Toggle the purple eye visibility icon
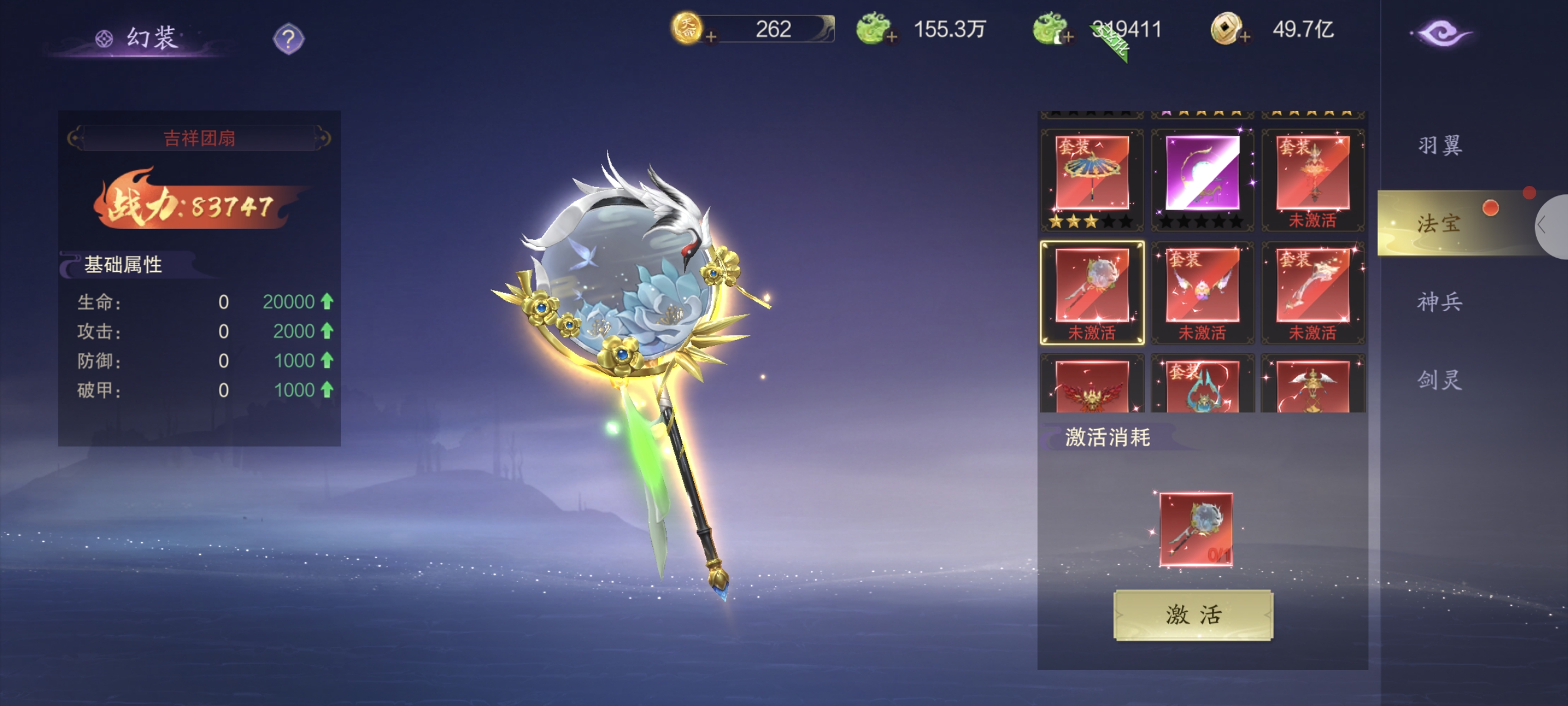Screen dimensions: 1568x706 pyautogui.click(x=1441, y=34)
